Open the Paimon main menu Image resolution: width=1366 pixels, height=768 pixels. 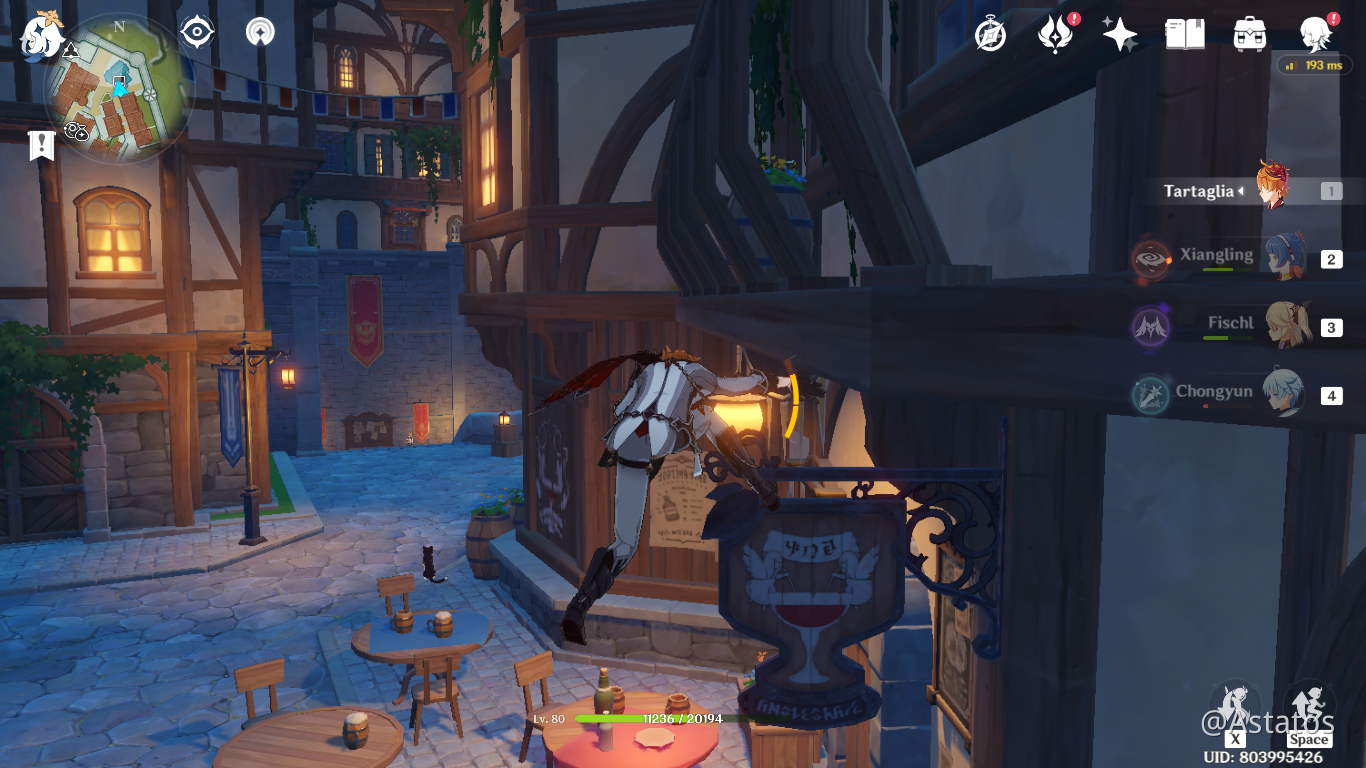point(42,35)
